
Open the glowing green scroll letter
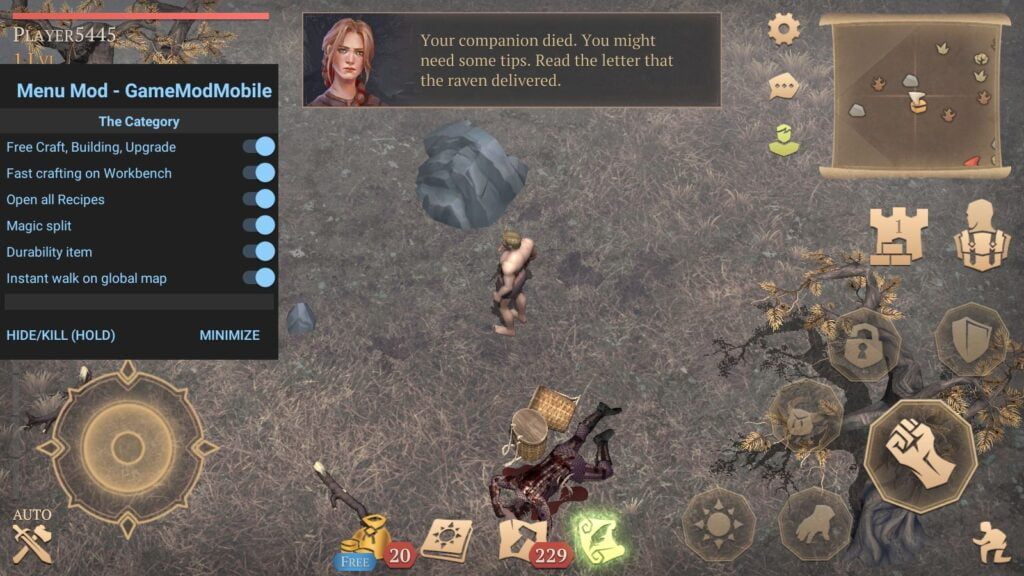pyautogui.click(x=597, y=536)
